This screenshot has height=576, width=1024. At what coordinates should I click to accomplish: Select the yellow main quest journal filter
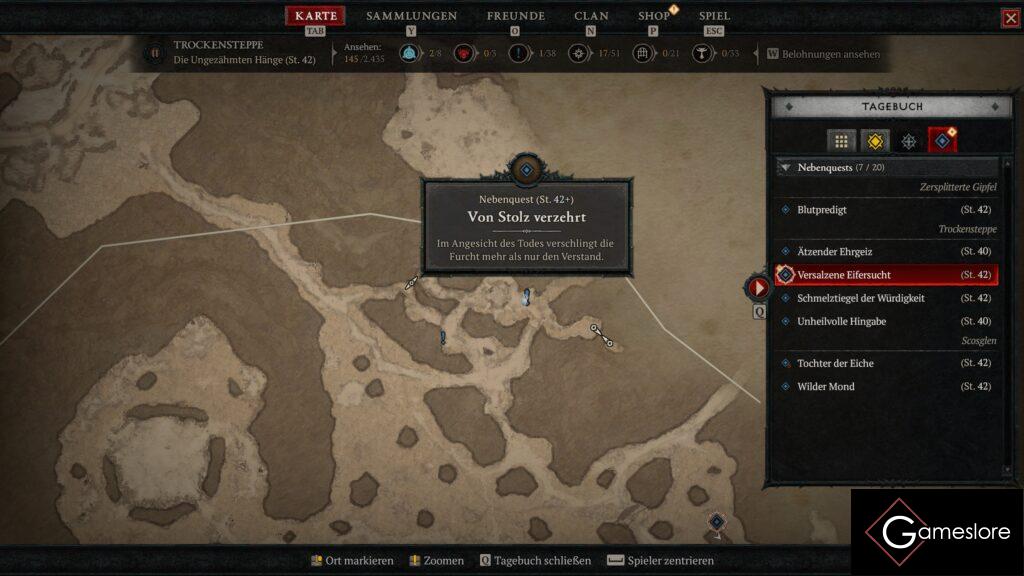pyautogui.click(x=875, y=141)
